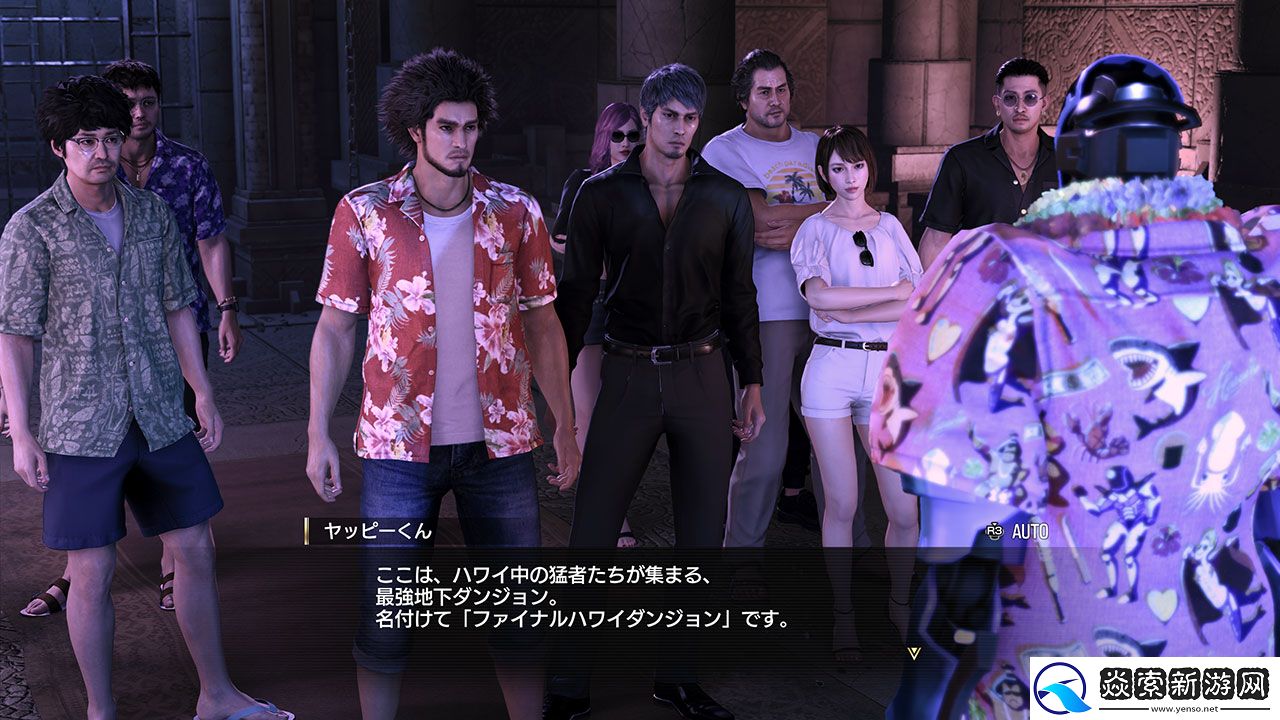Open the yenso.net watermark logo
Image resolution: width=1280 pixels, height=720 pixels.
[1153, 688]
